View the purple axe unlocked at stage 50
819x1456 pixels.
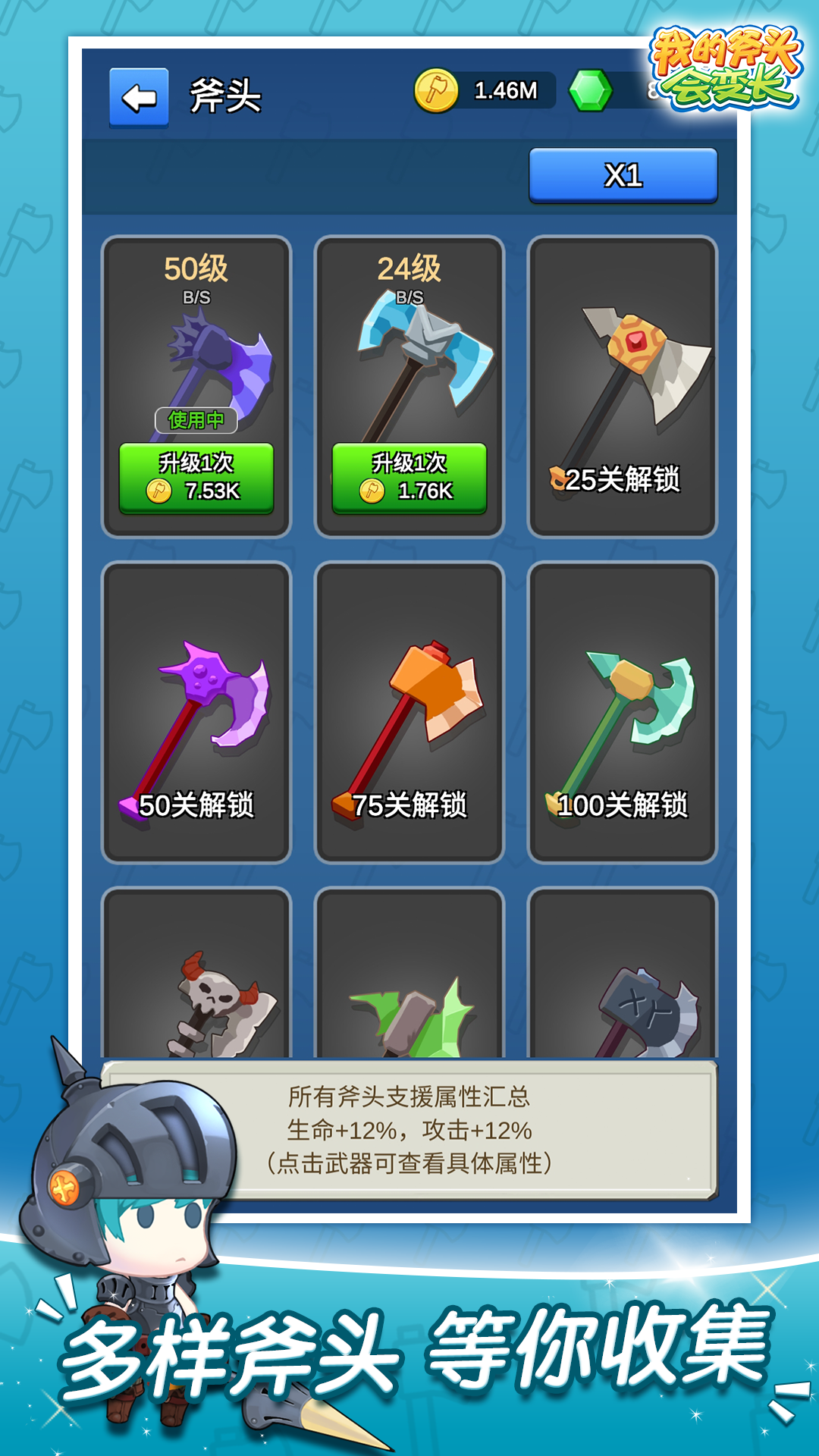(196, 712)
